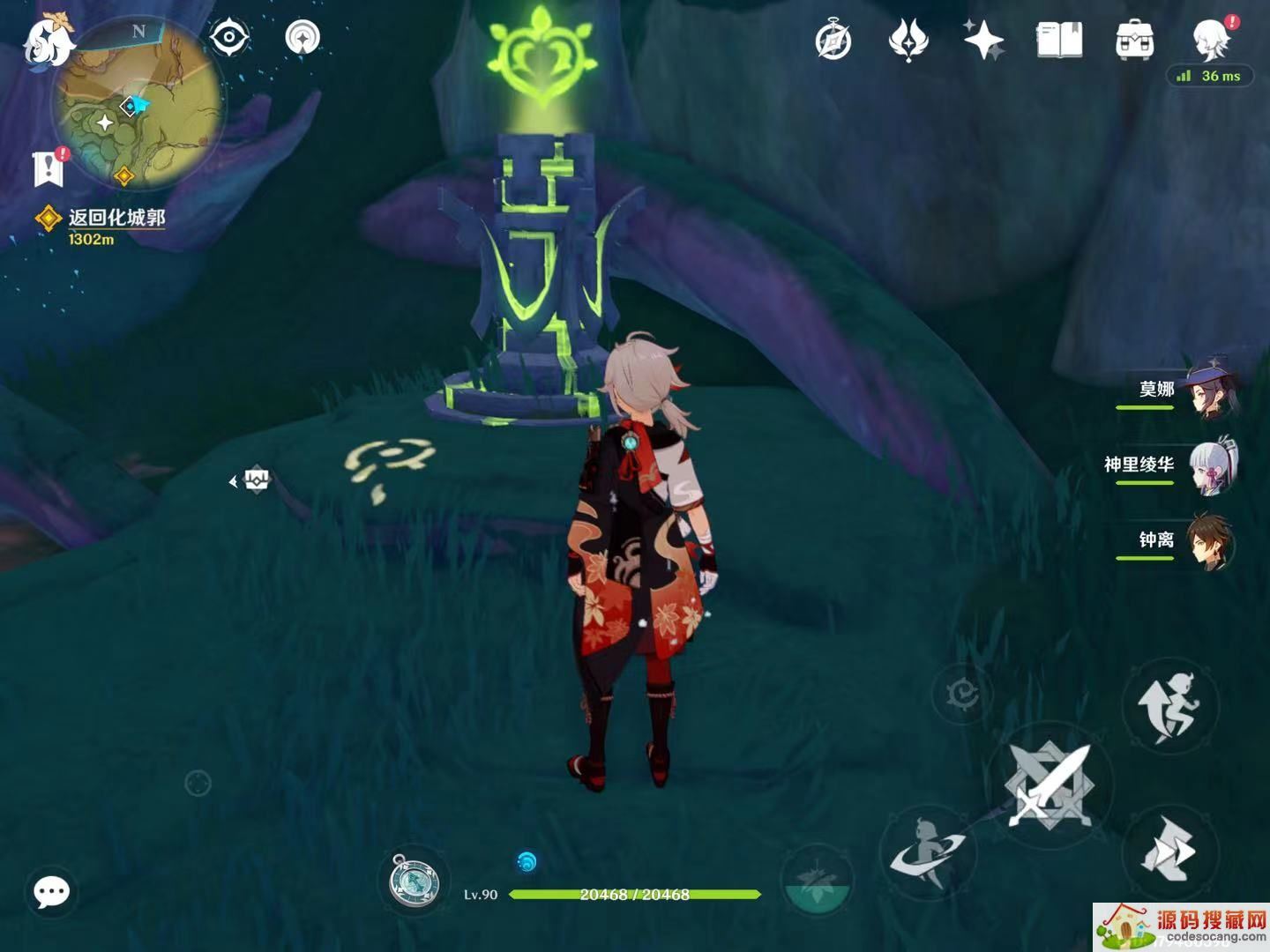Screen dimensions: 1270x952
Task: Open the co-op compass icon
Action: [834, 39]
